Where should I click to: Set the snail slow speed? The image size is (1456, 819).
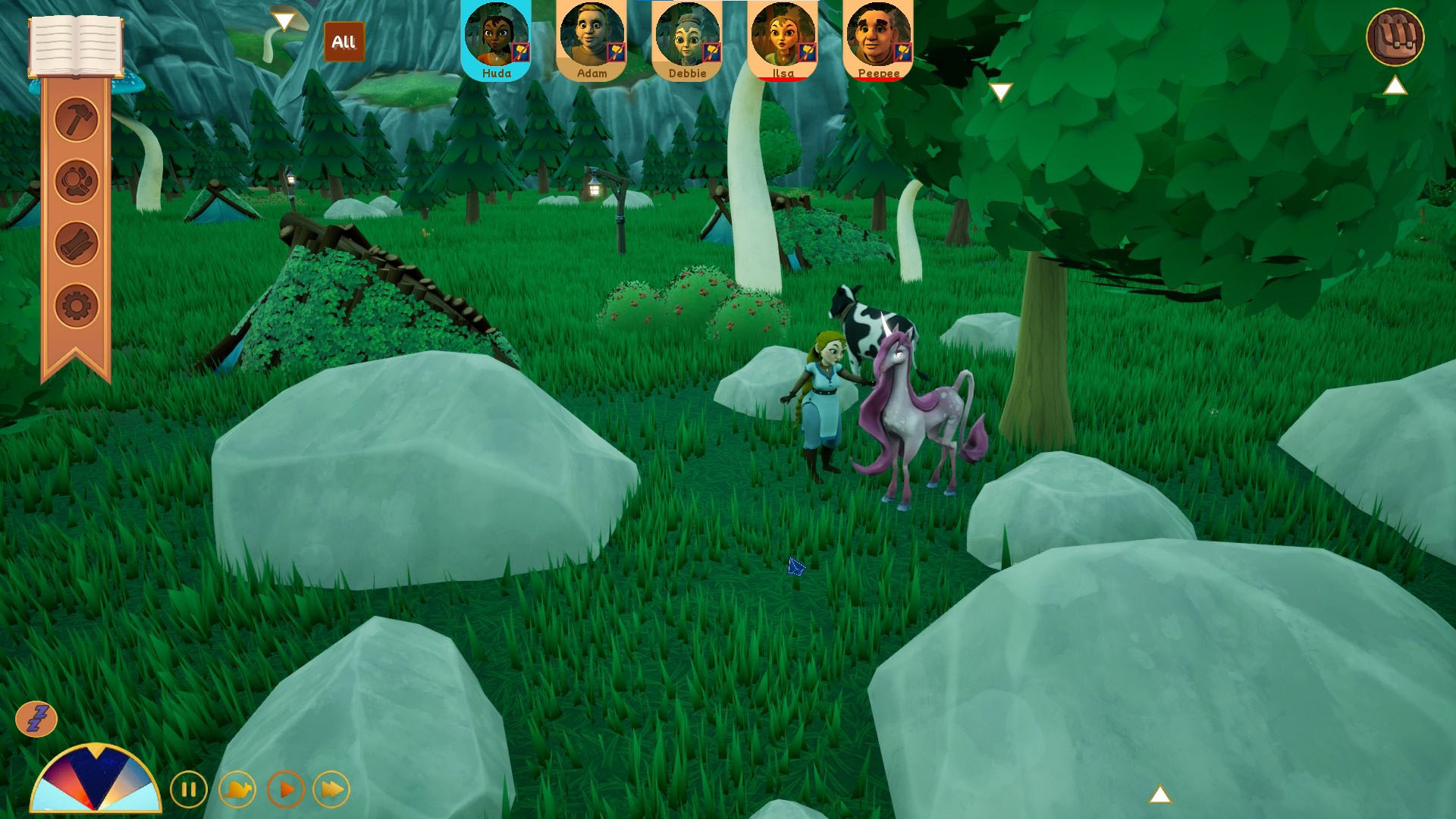(x=237, y=790)
